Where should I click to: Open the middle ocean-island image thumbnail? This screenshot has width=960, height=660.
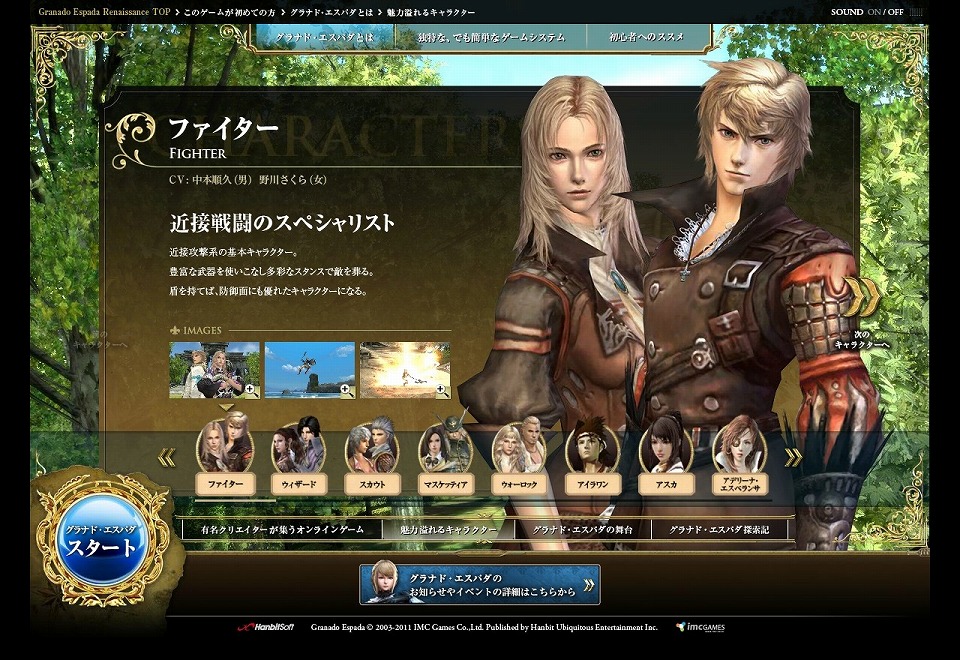click(x=309, y=369)
